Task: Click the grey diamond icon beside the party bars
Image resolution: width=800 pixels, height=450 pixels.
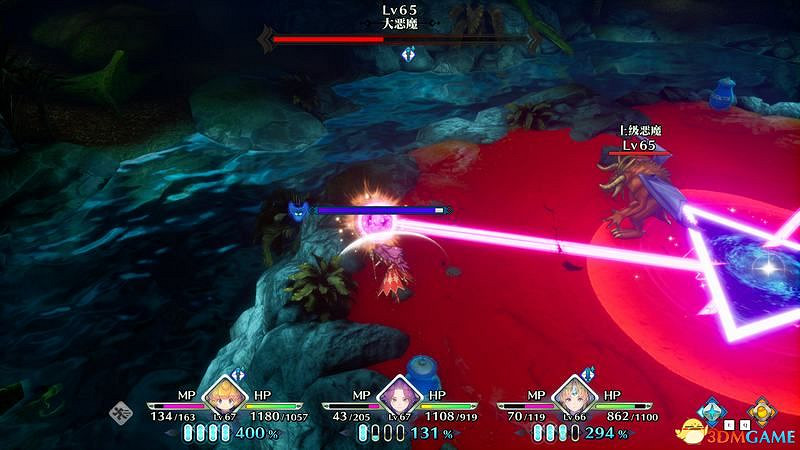Action: tap(120, 410)
